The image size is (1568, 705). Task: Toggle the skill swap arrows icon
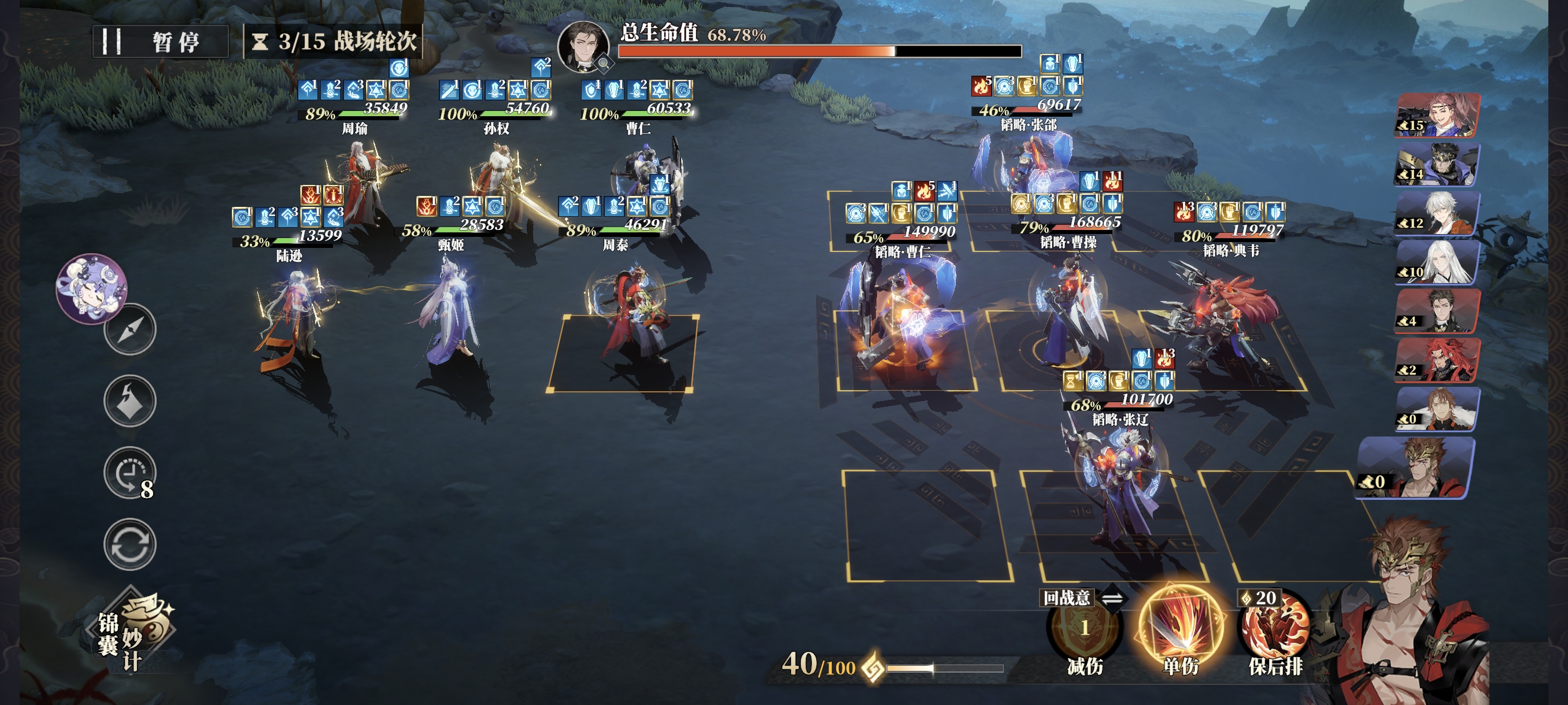[1112, 599]
